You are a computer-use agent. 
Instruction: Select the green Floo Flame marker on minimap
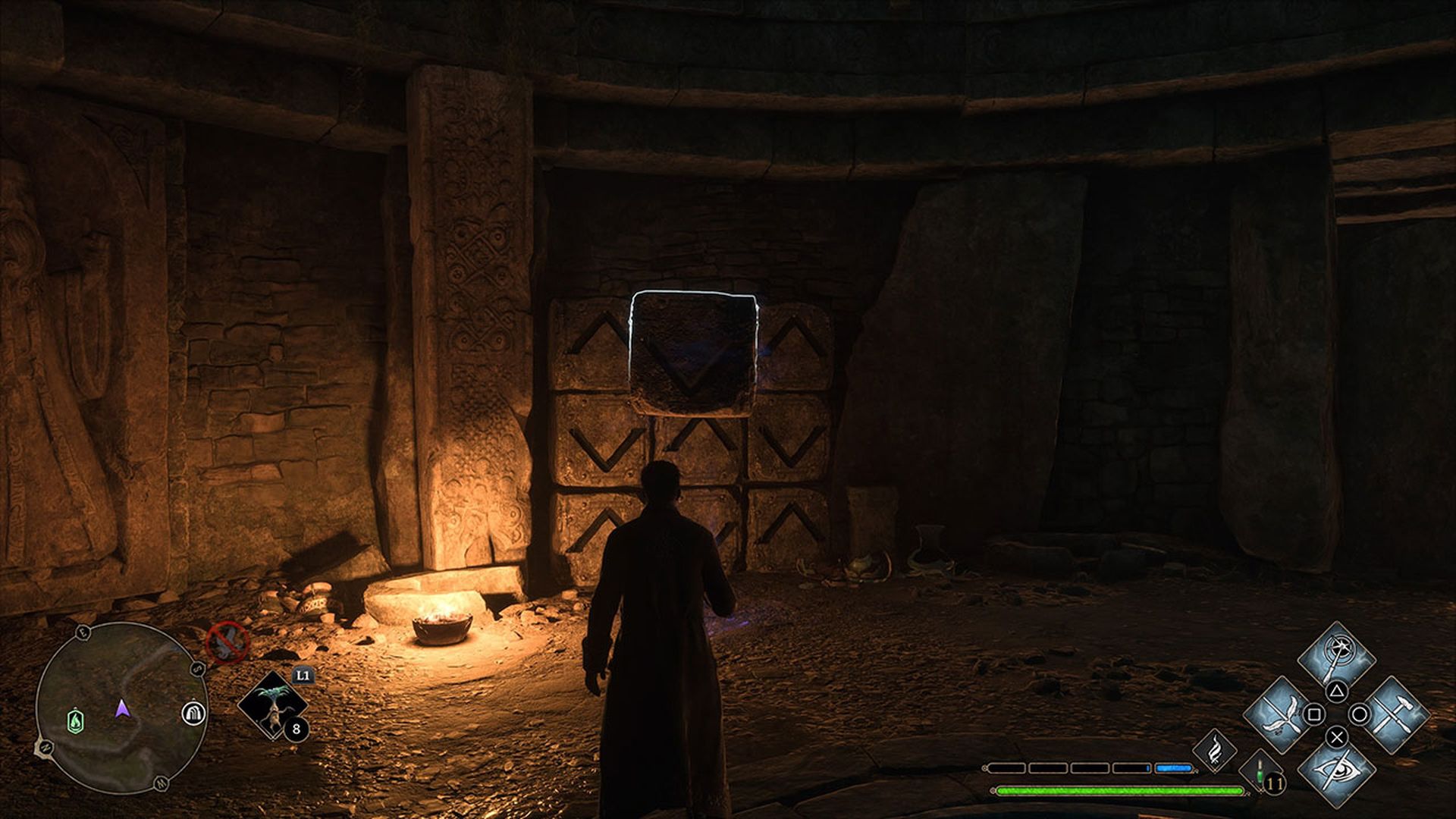76,720
